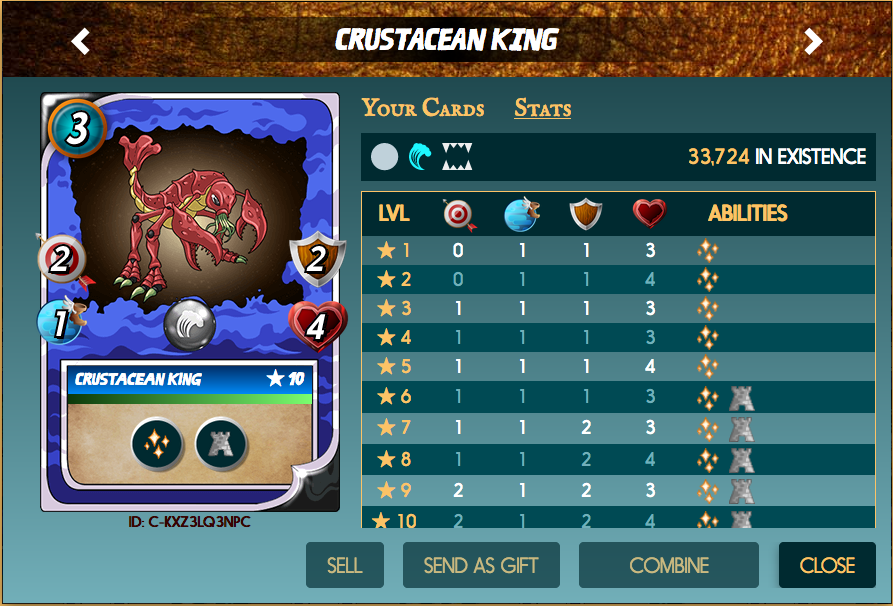The image size is (893, 606).
Task: Combine the card copies
Action: [x=668, y=565]
